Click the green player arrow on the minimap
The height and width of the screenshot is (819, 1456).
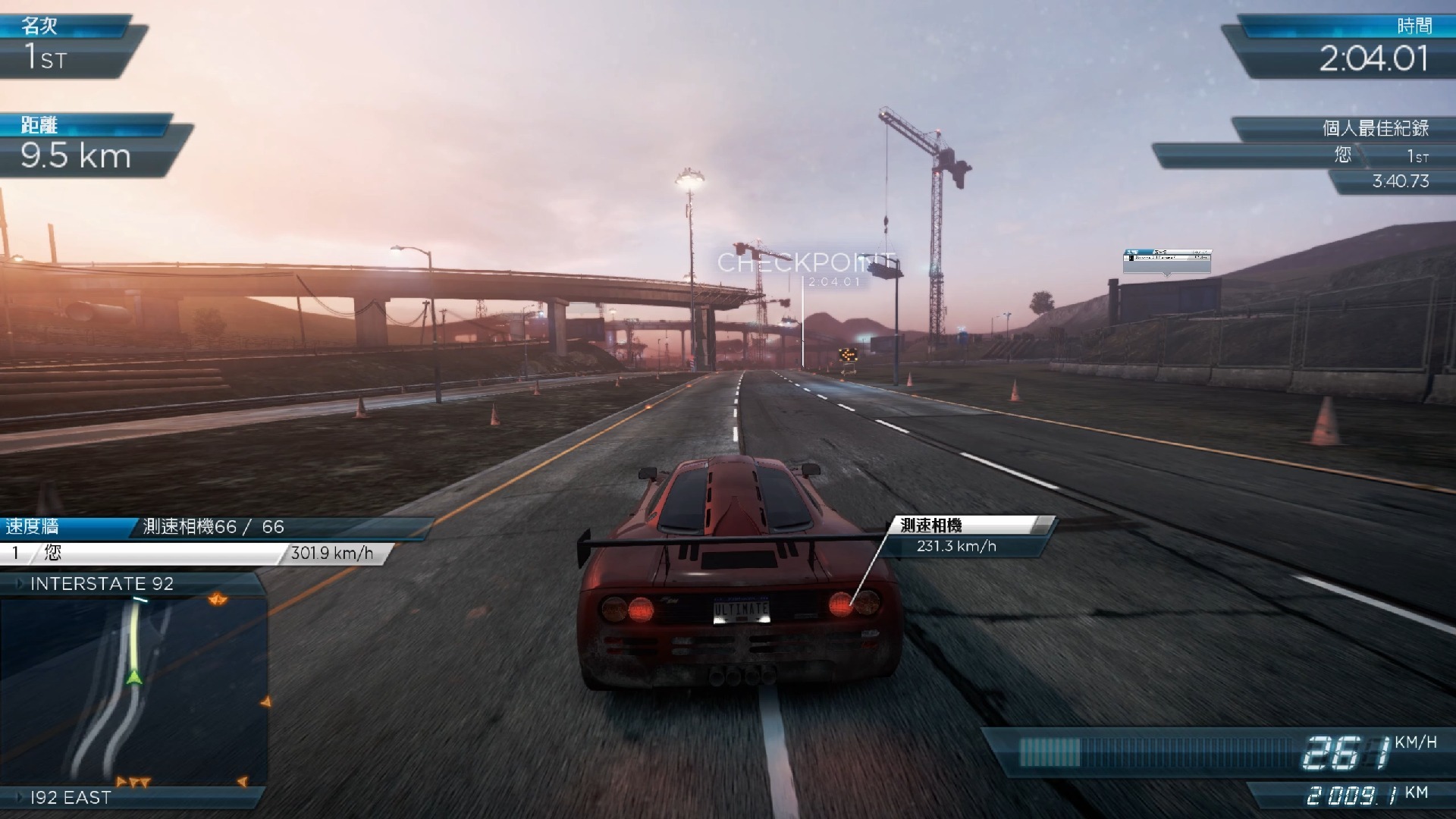pos(134,676)
